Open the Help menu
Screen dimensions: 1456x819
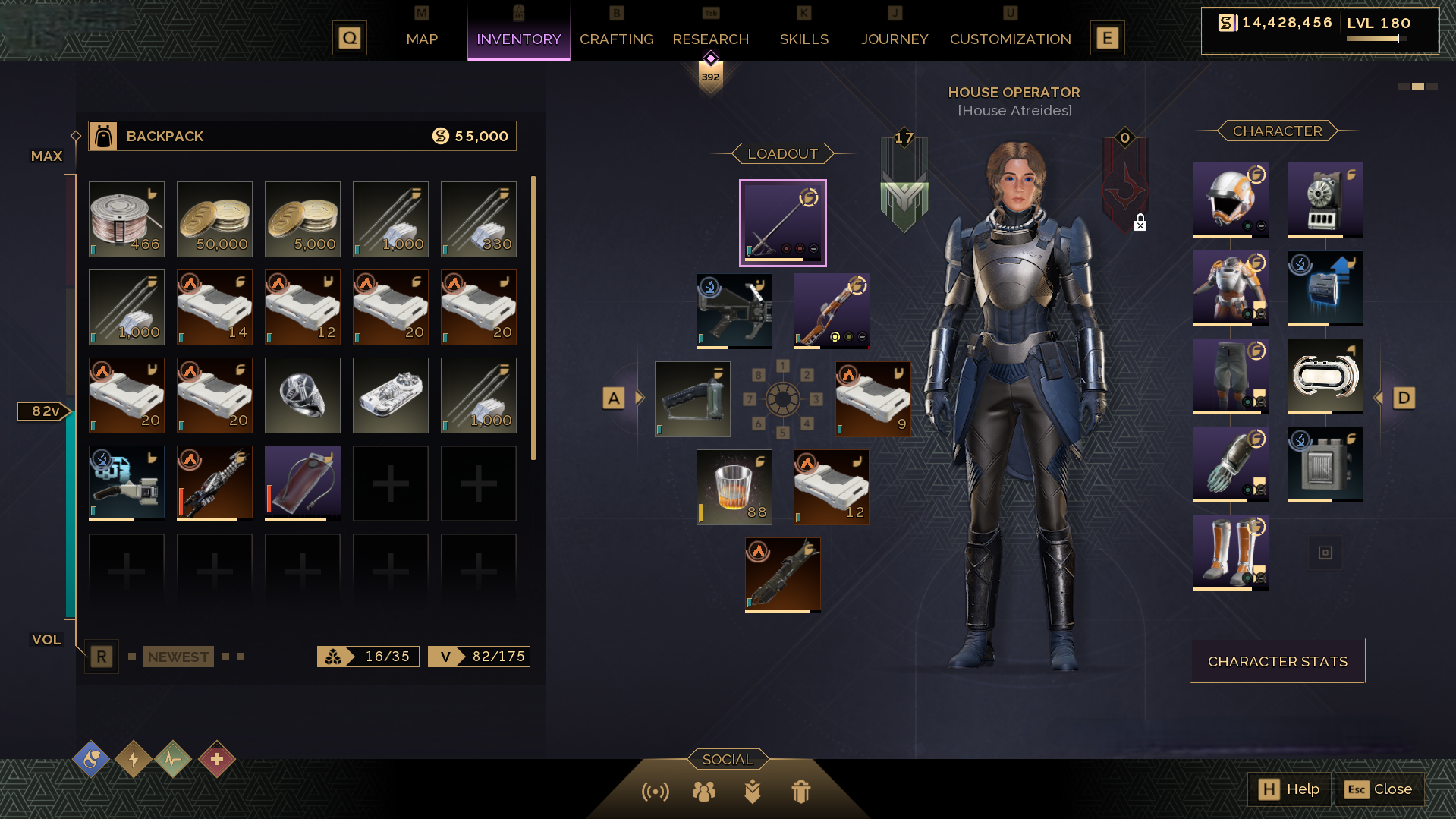click(x=1289, y=789)
